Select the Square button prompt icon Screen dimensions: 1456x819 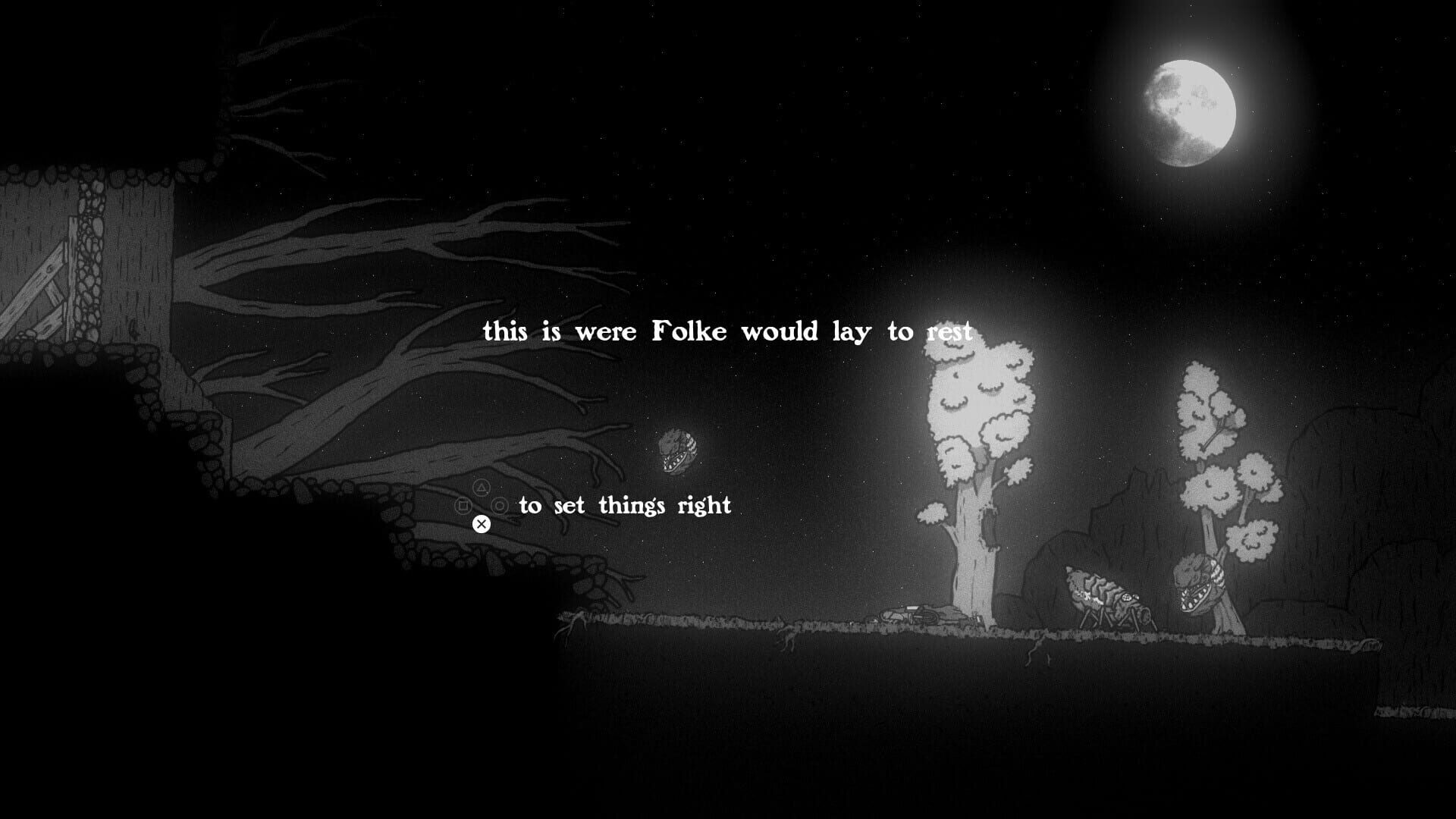[x=463, y=506]
